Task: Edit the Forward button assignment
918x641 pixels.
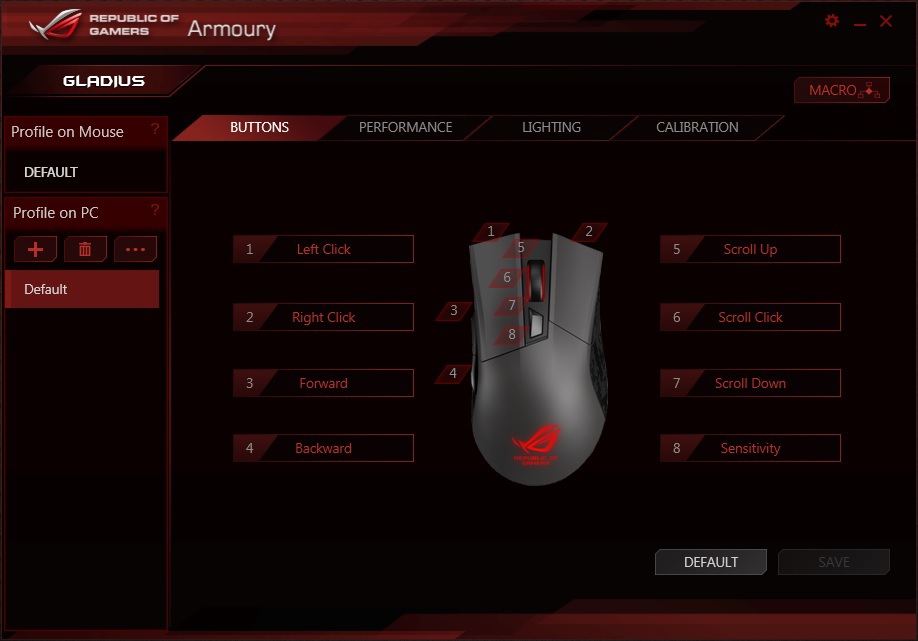Action: 323,383
